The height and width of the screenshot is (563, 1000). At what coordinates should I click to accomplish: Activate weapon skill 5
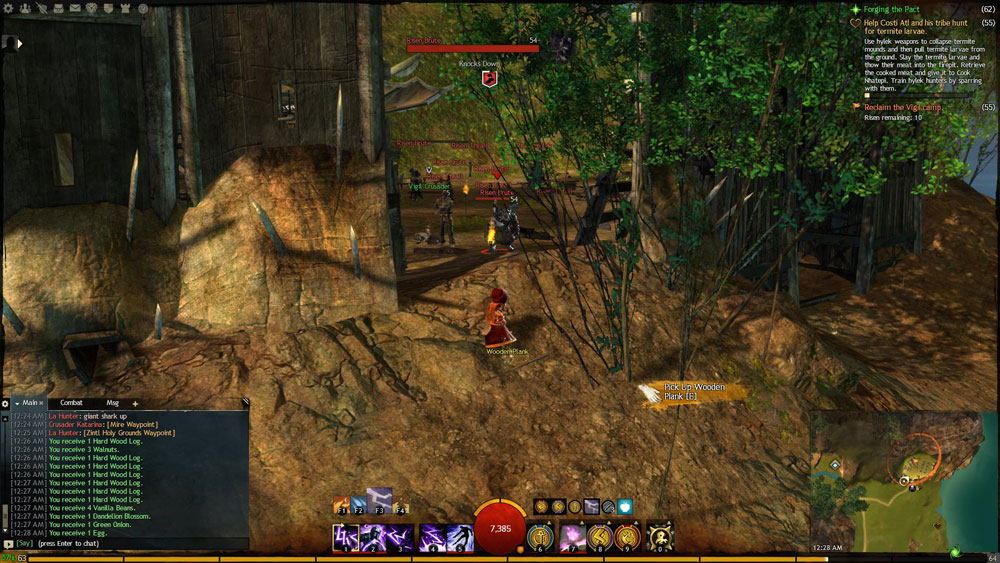pyautogui.click(x=460, y=538)
